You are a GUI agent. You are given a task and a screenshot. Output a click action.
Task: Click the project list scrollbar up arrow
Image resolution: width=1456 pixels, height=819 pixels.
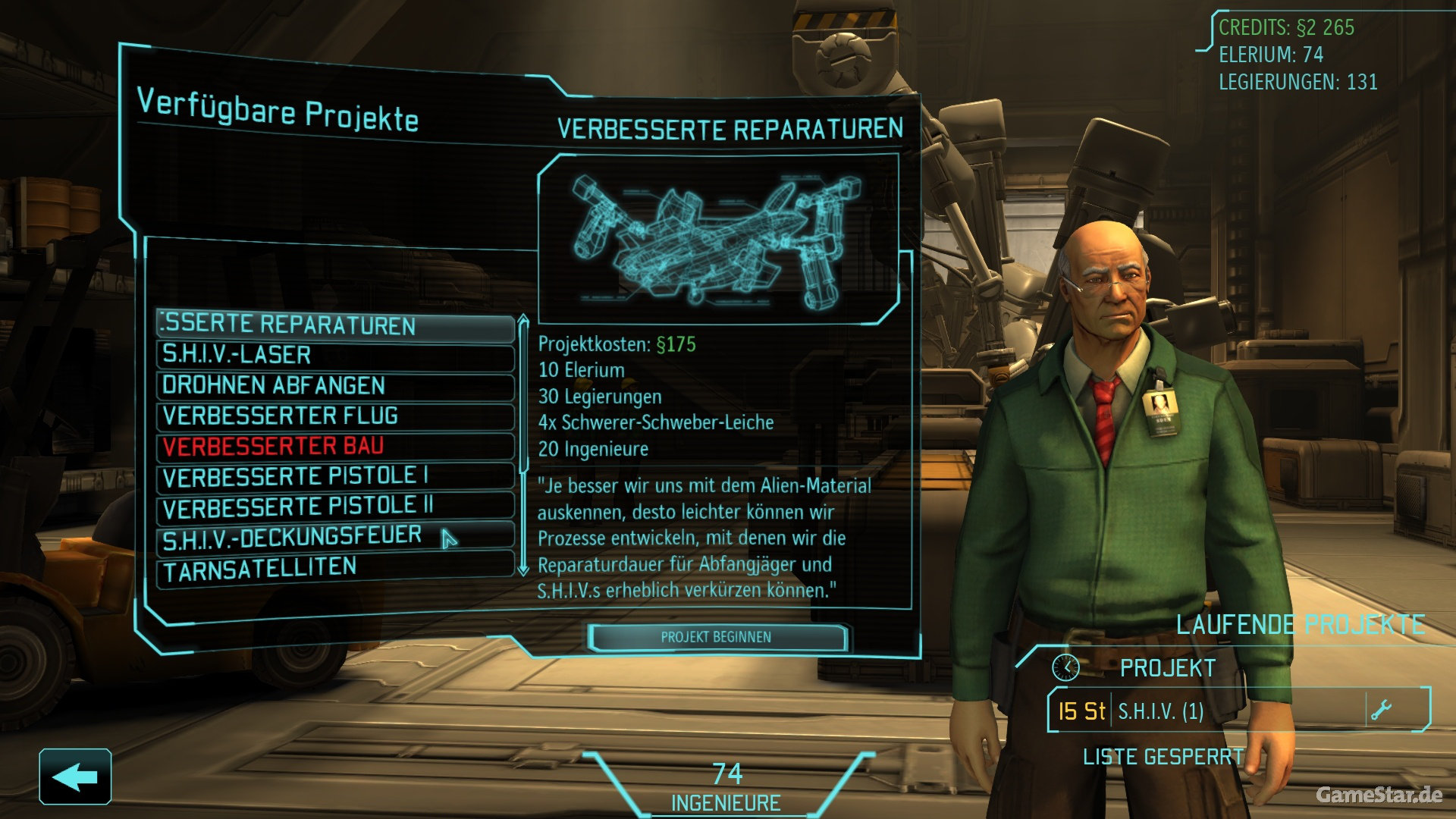pos(522,321)
